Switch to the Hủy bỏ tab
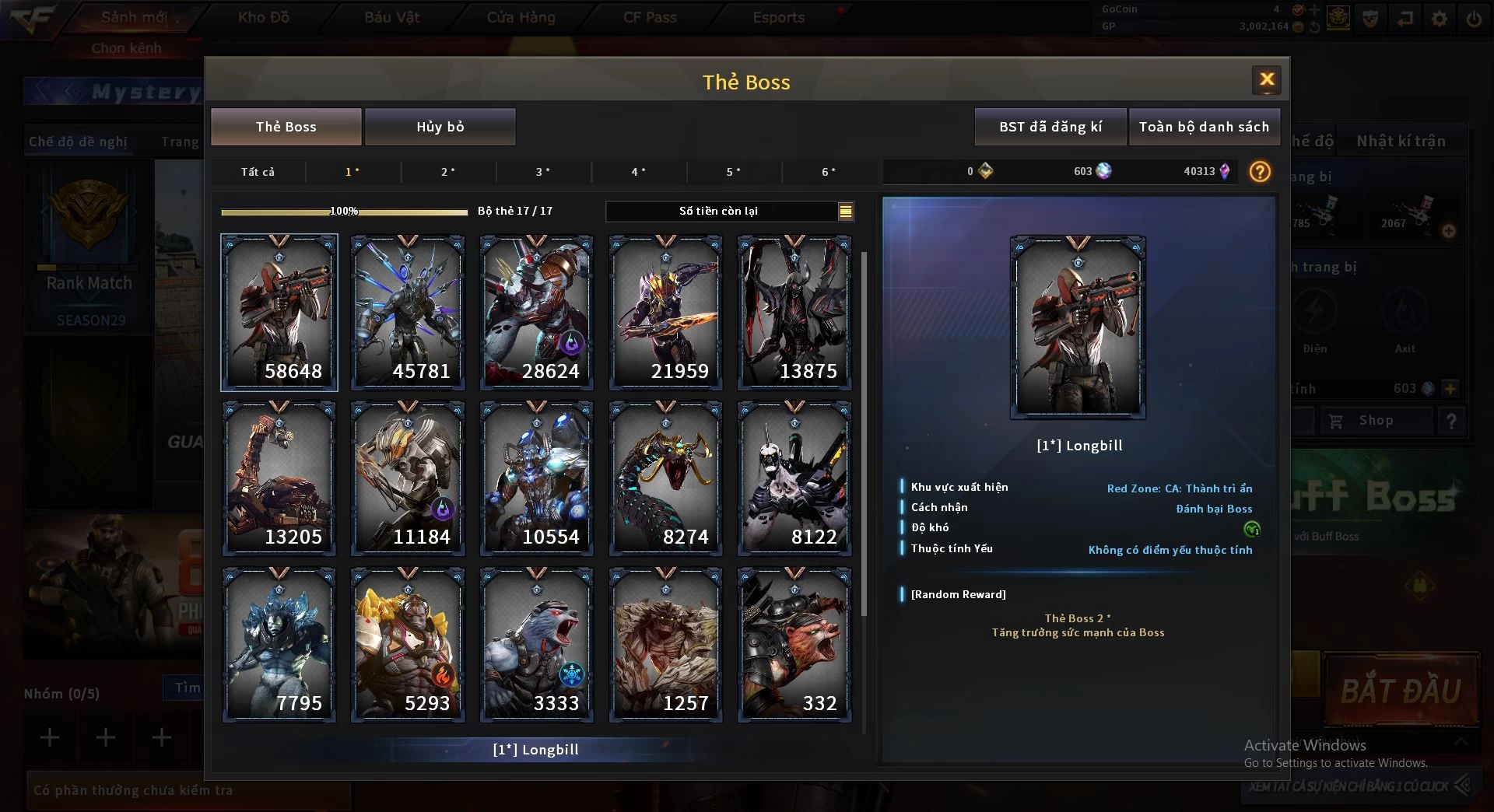Screen dimensions: 1494x812 (440, 127)
